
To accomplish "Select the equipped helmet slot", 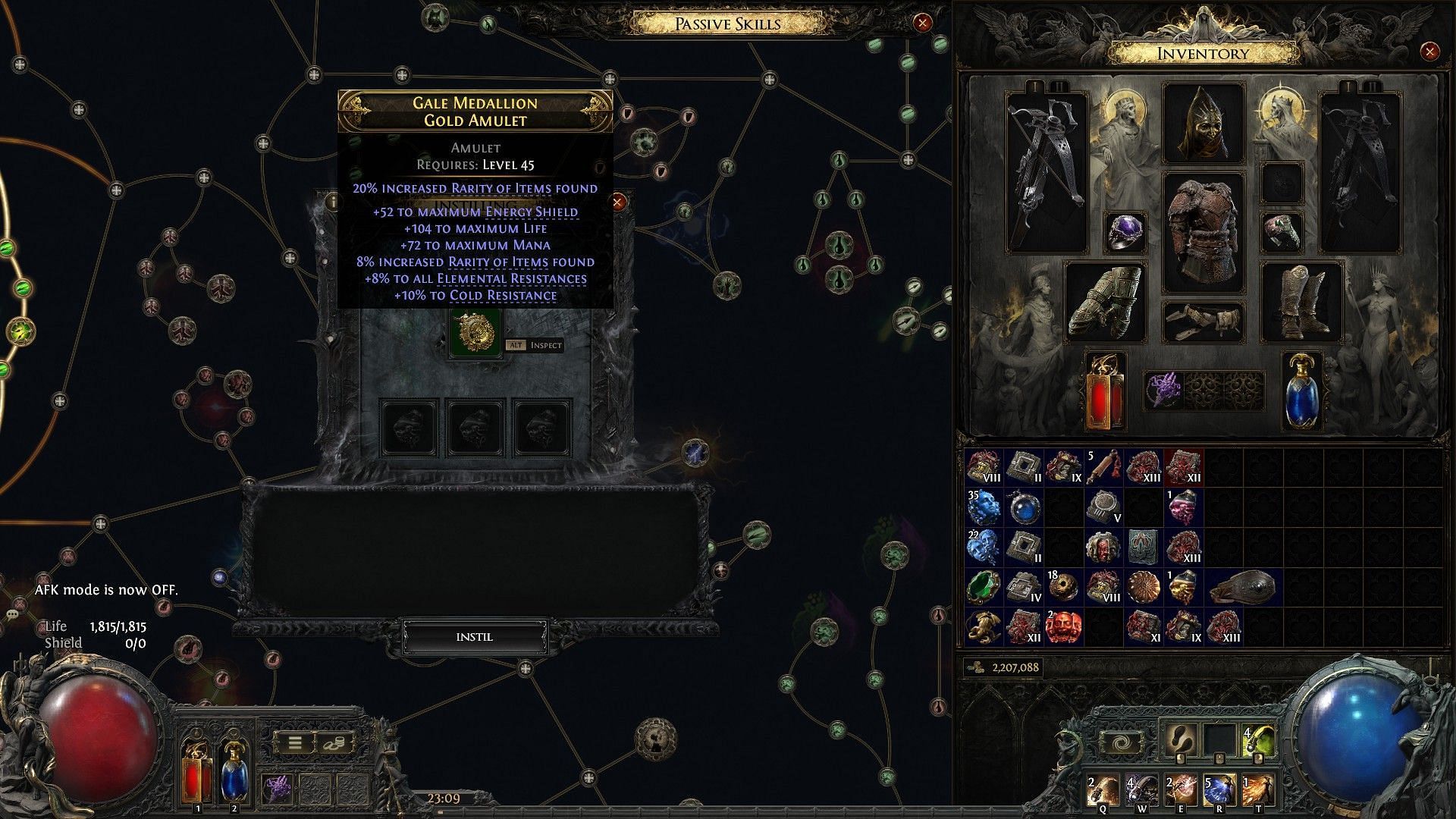I will point(1203,123).
